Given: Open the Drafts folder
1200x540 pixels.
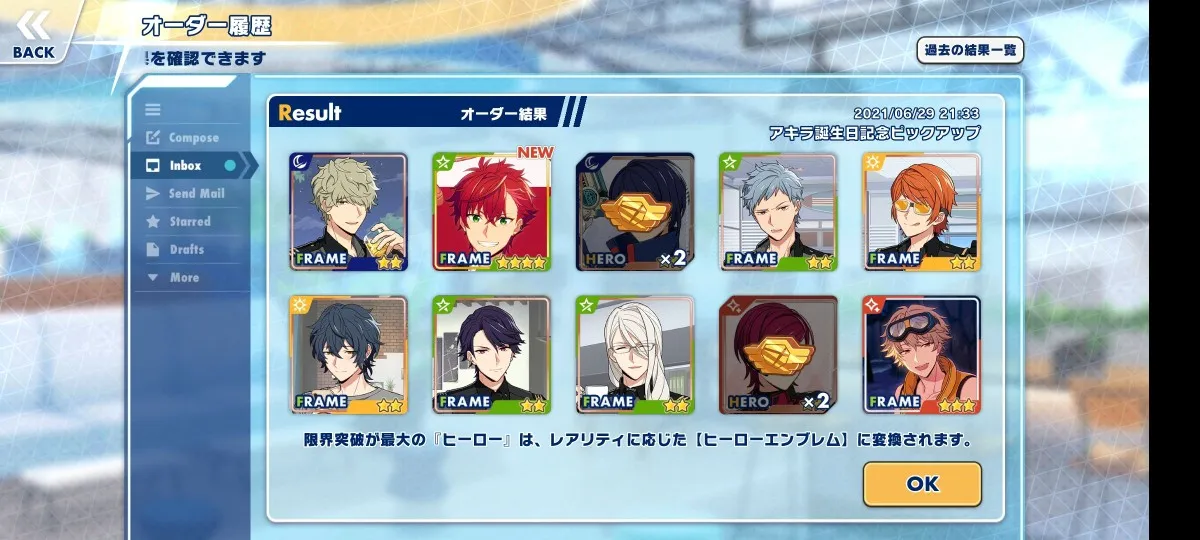Looking at the screenshot, I should tap(186, 250).
